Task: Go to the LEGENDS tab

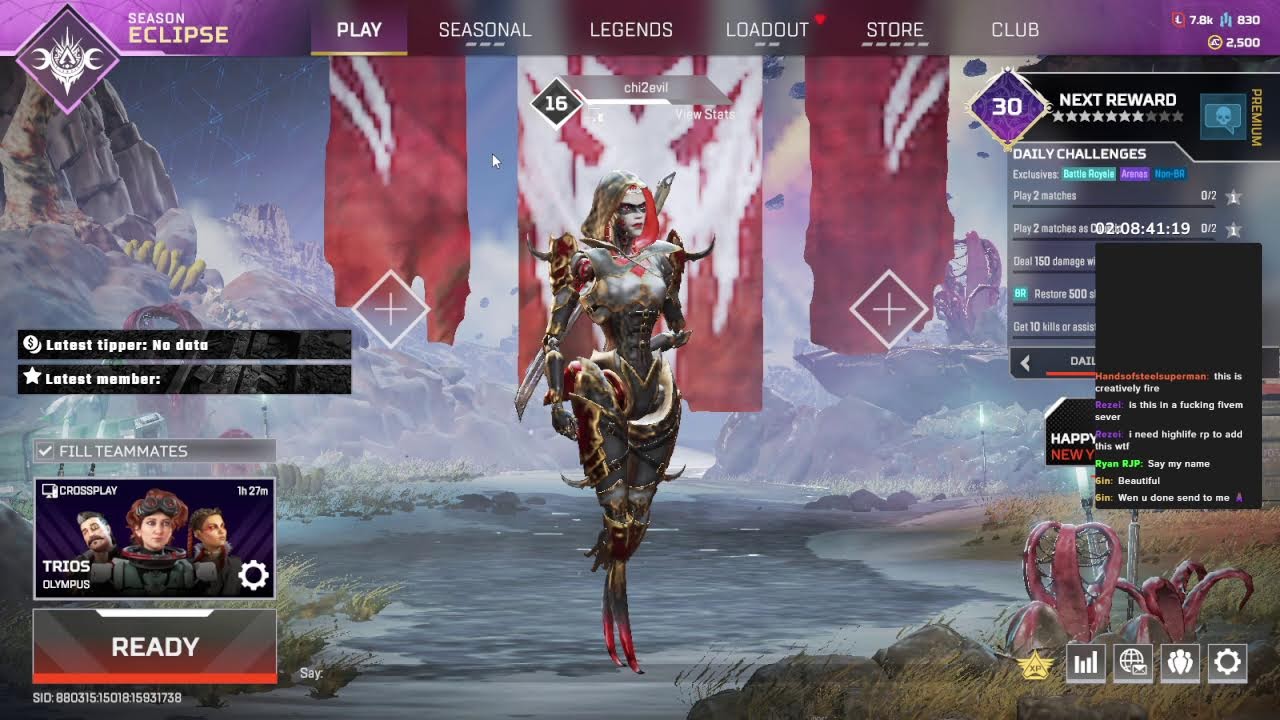Action: coord(631,30)
